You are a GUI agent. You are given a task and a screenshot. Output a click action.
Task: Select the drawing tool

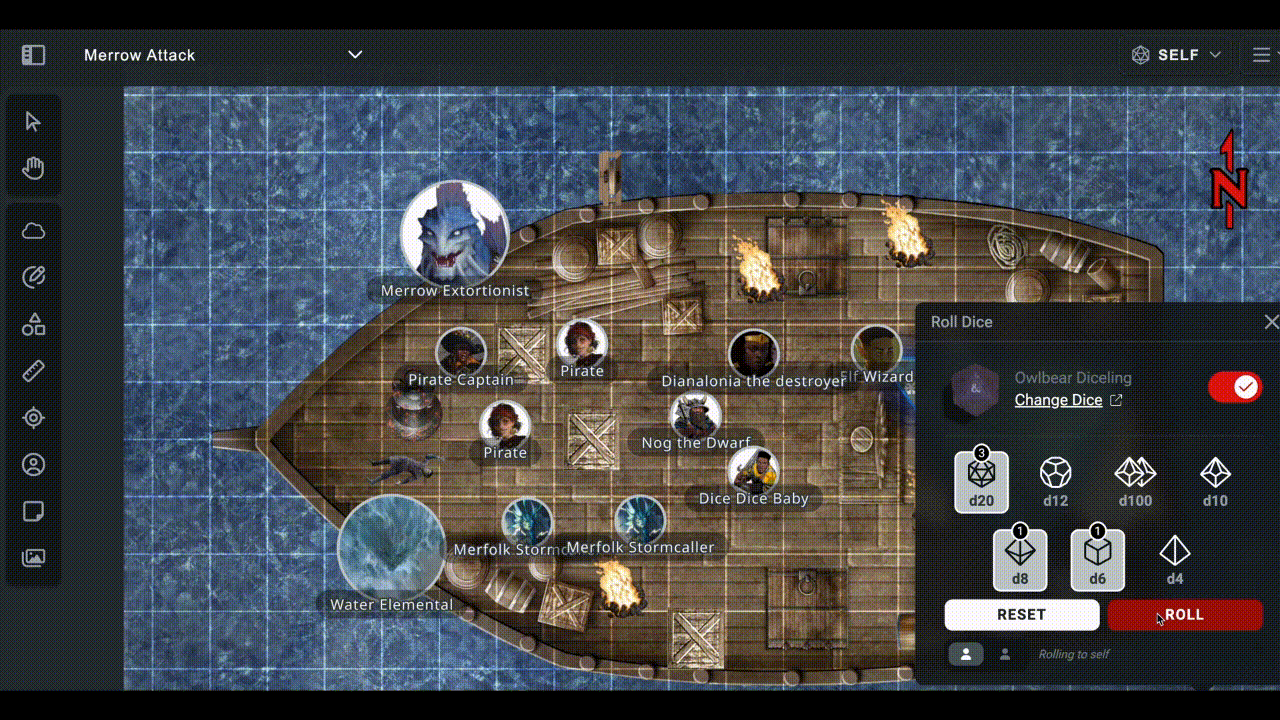[33, 277]
